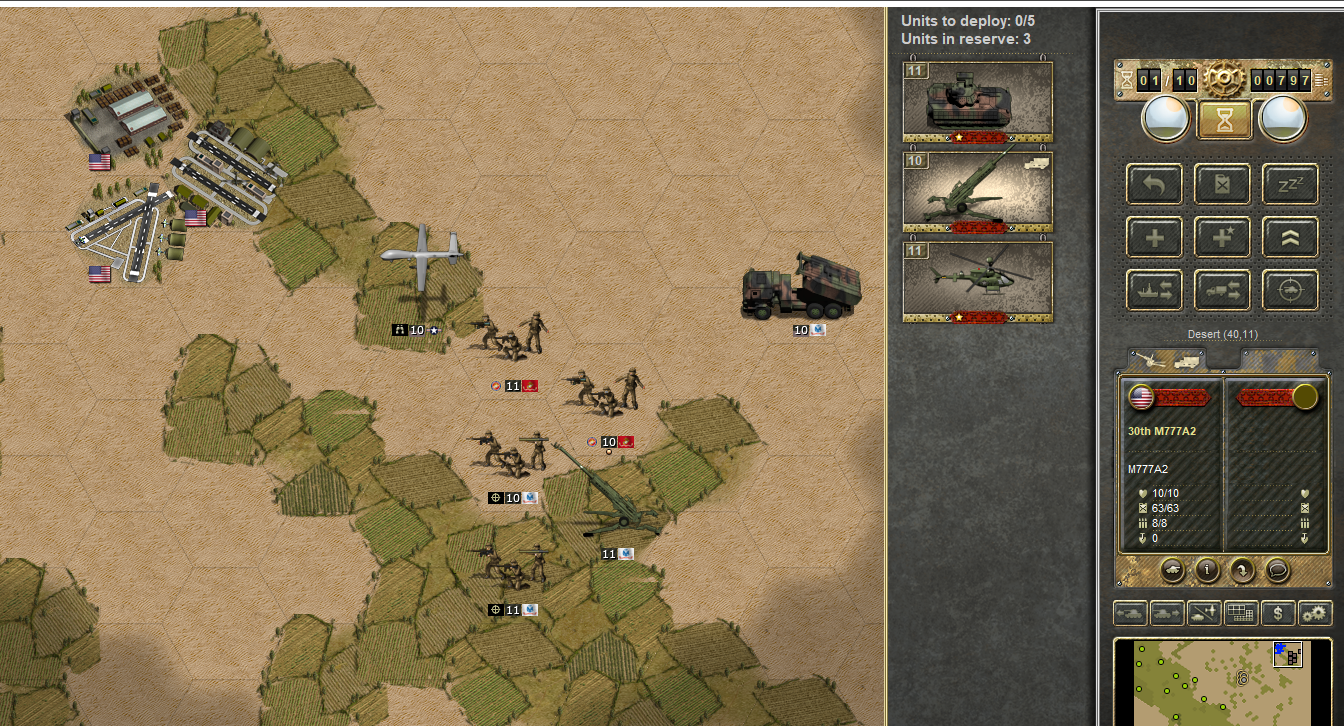Image resolution: width=1344 pixels, height=726 pixels.
Task: End the turn with the hourglass button
Action: [x=1225, y=119]
